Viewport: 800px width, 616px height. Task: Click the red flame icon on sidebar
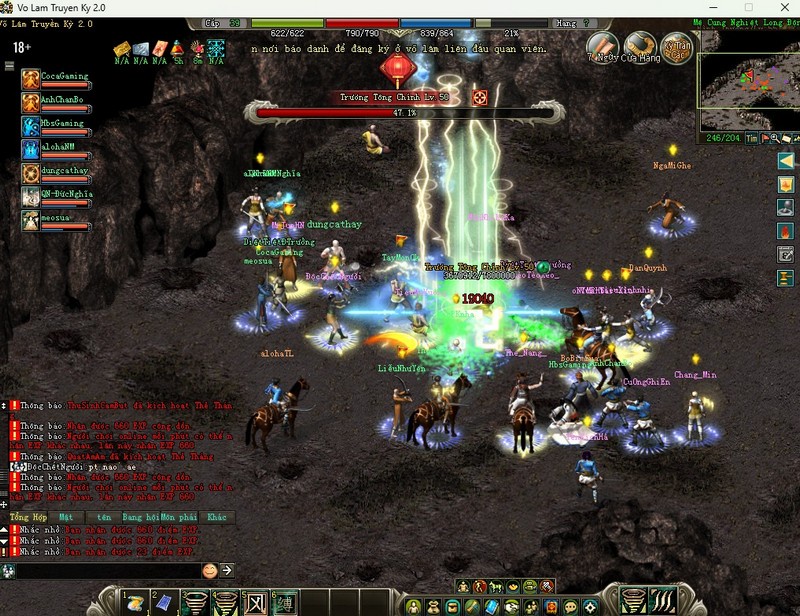coord(786,231)
